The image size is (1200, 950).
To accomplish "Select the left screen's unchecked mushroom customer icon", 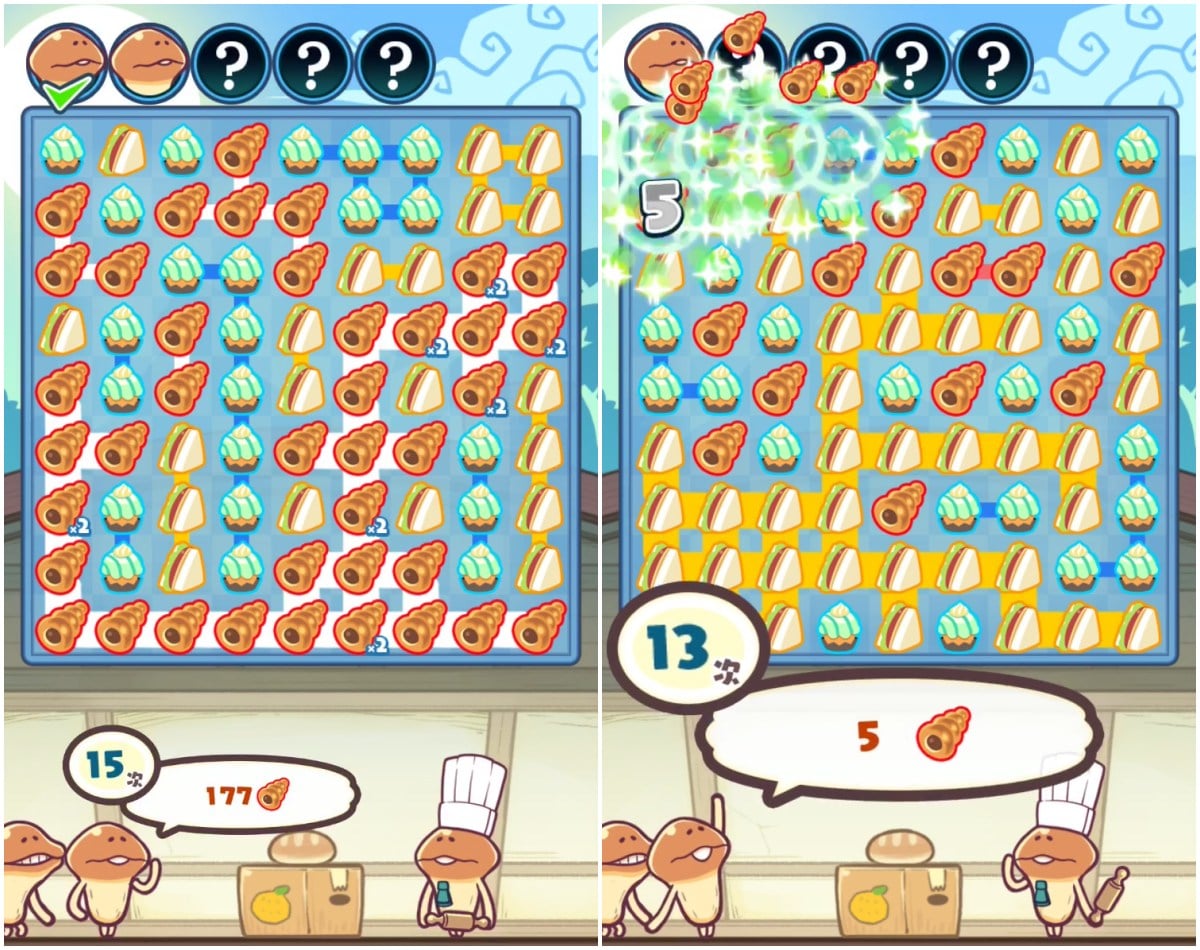I will pyautogui.click(x=149, y=62).
